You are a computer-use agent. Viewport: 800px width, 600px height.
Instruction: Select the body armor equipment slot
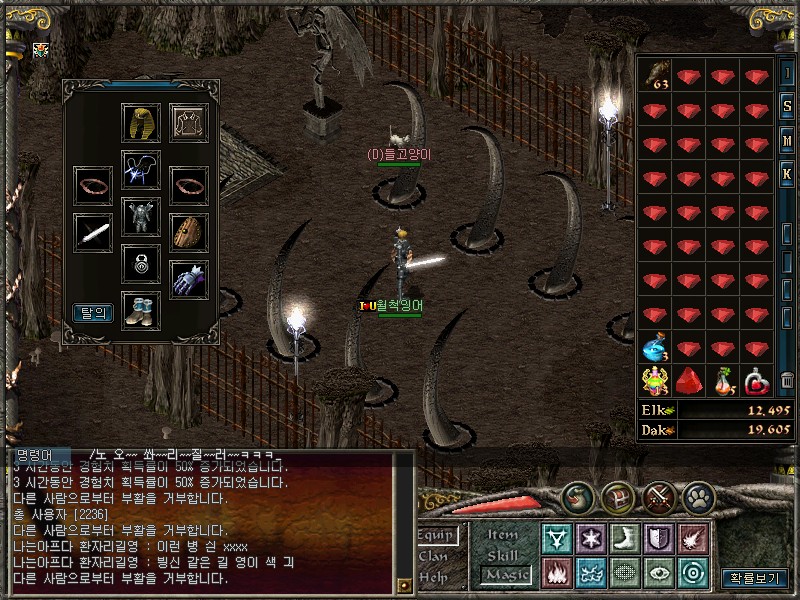[141, 216]
